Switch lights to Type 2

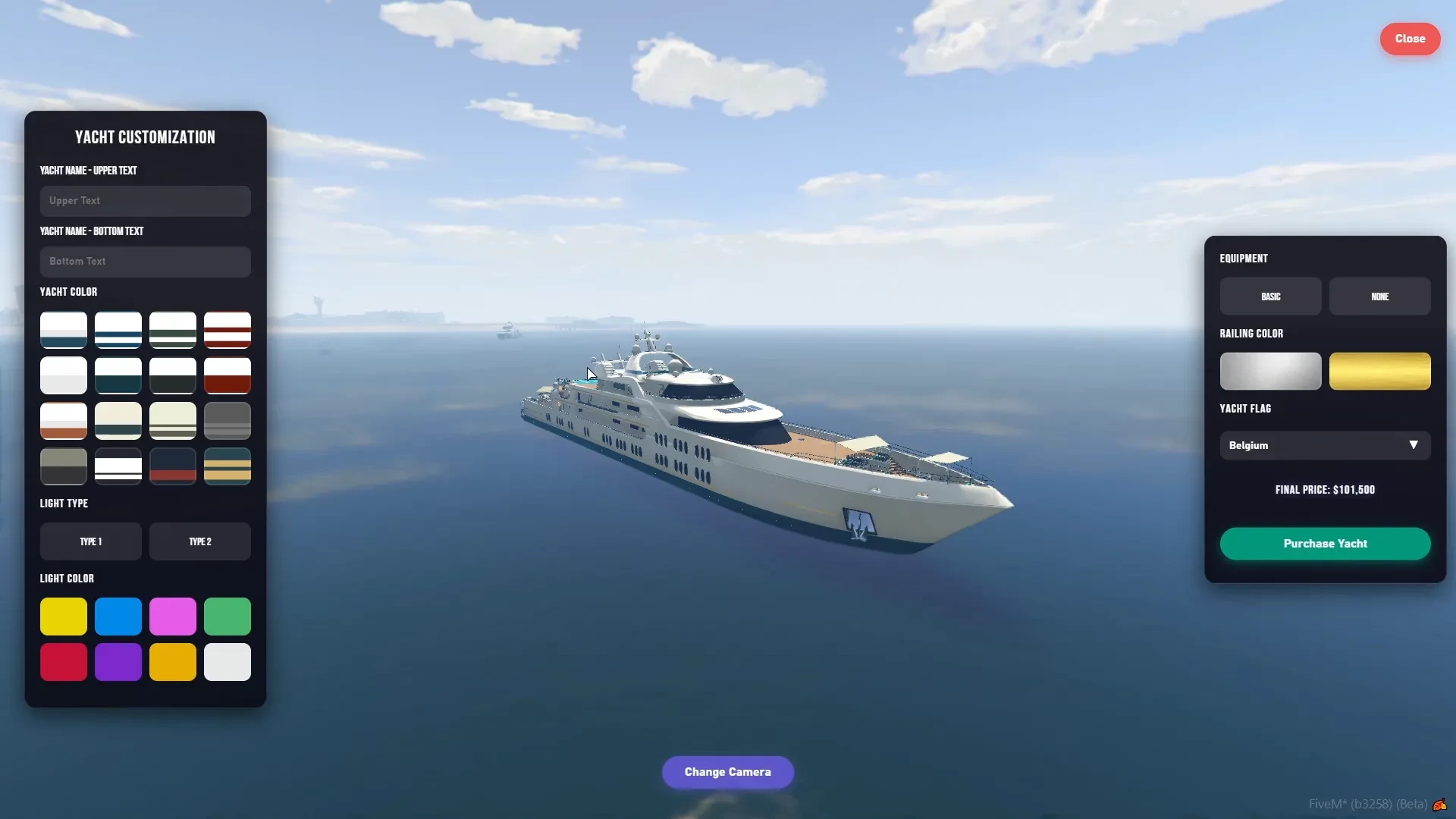pyautogui.click(x=199, y=541)
